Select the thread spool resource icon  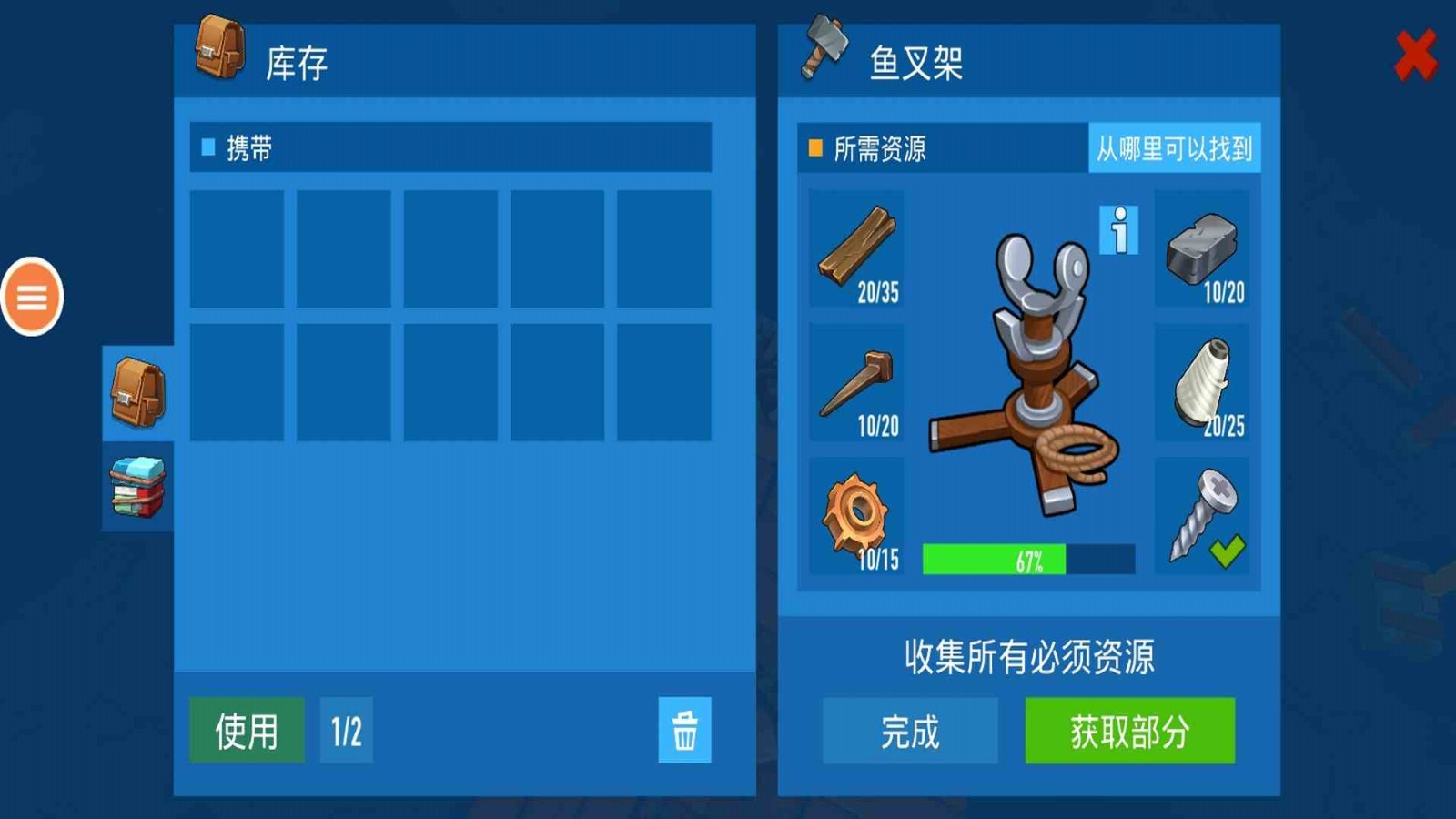click(x=1201, y=387)
